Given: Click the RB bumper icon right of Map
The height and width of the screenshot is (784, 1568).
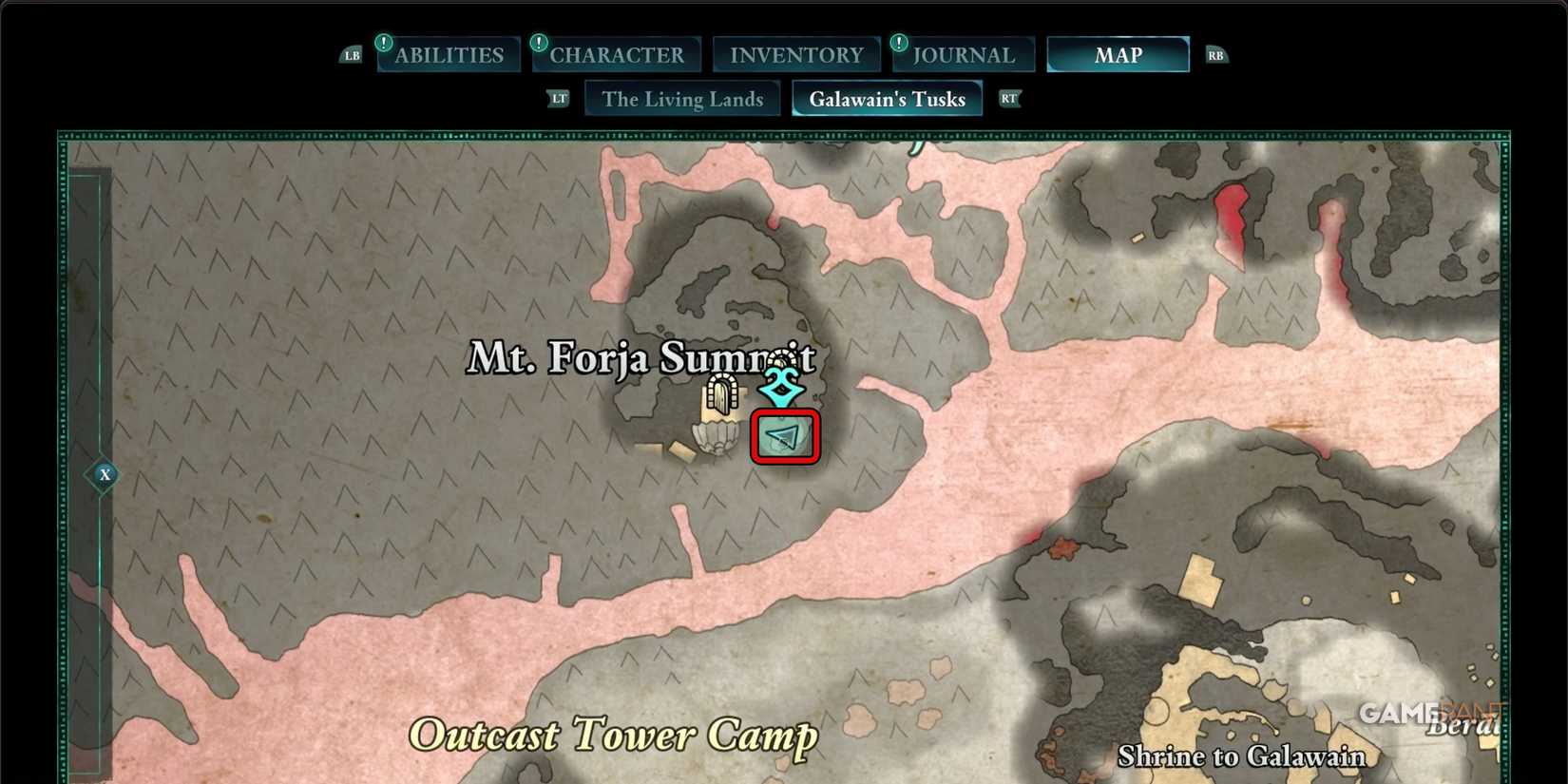Looking at the screenshot, I should pyautogui.click(x=1216, y=54).
